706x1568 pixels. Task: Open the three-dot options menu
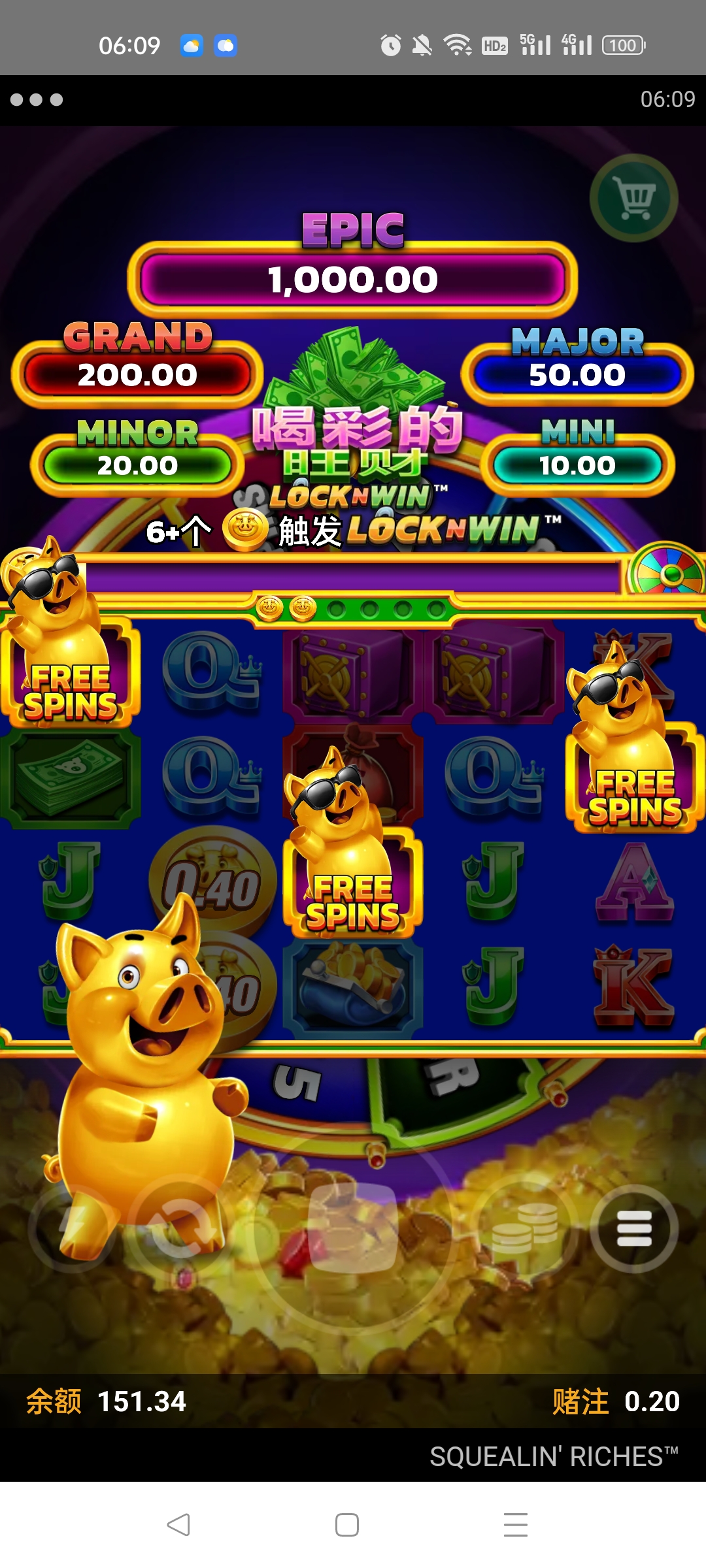tap(37, 99)
